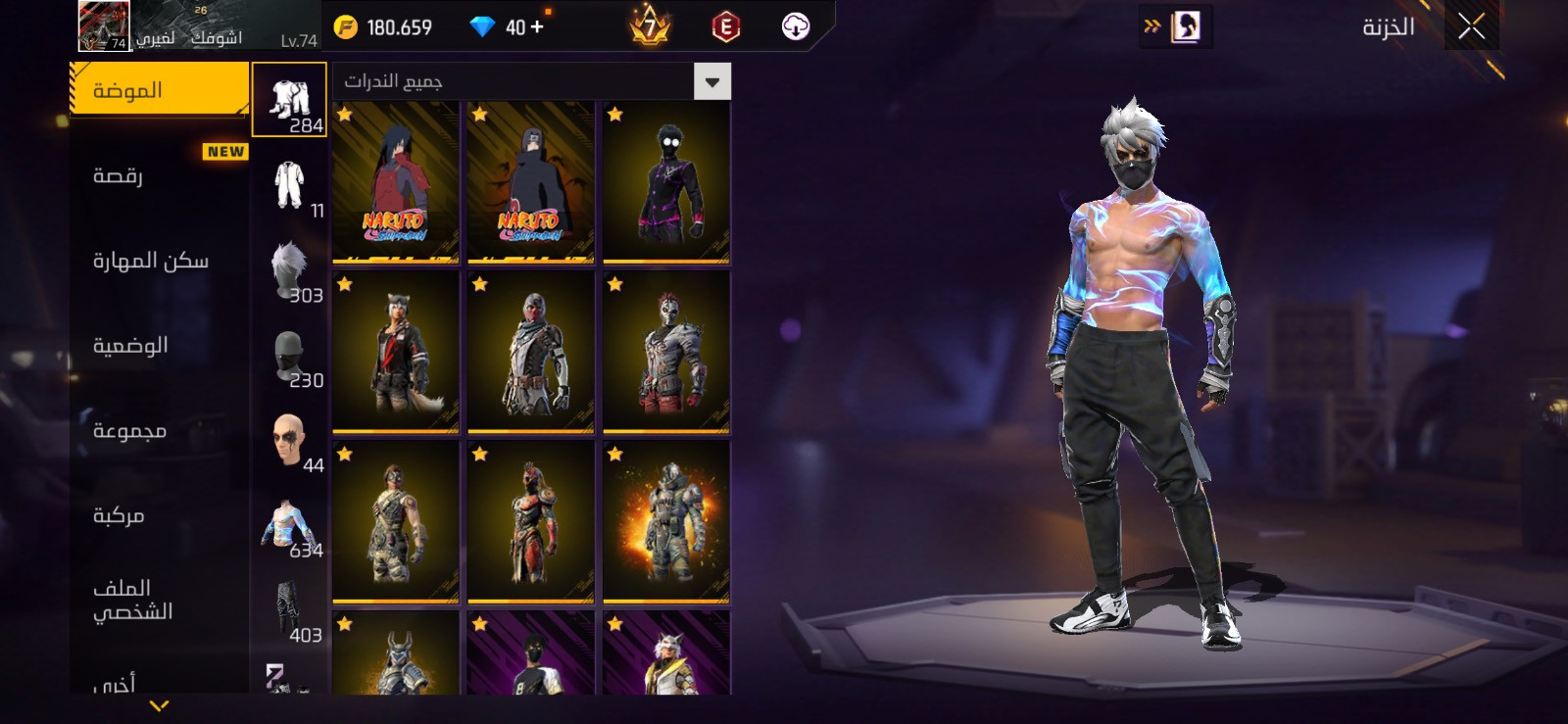Pick the armored outfit with fiery explosion background

(666, 521)
